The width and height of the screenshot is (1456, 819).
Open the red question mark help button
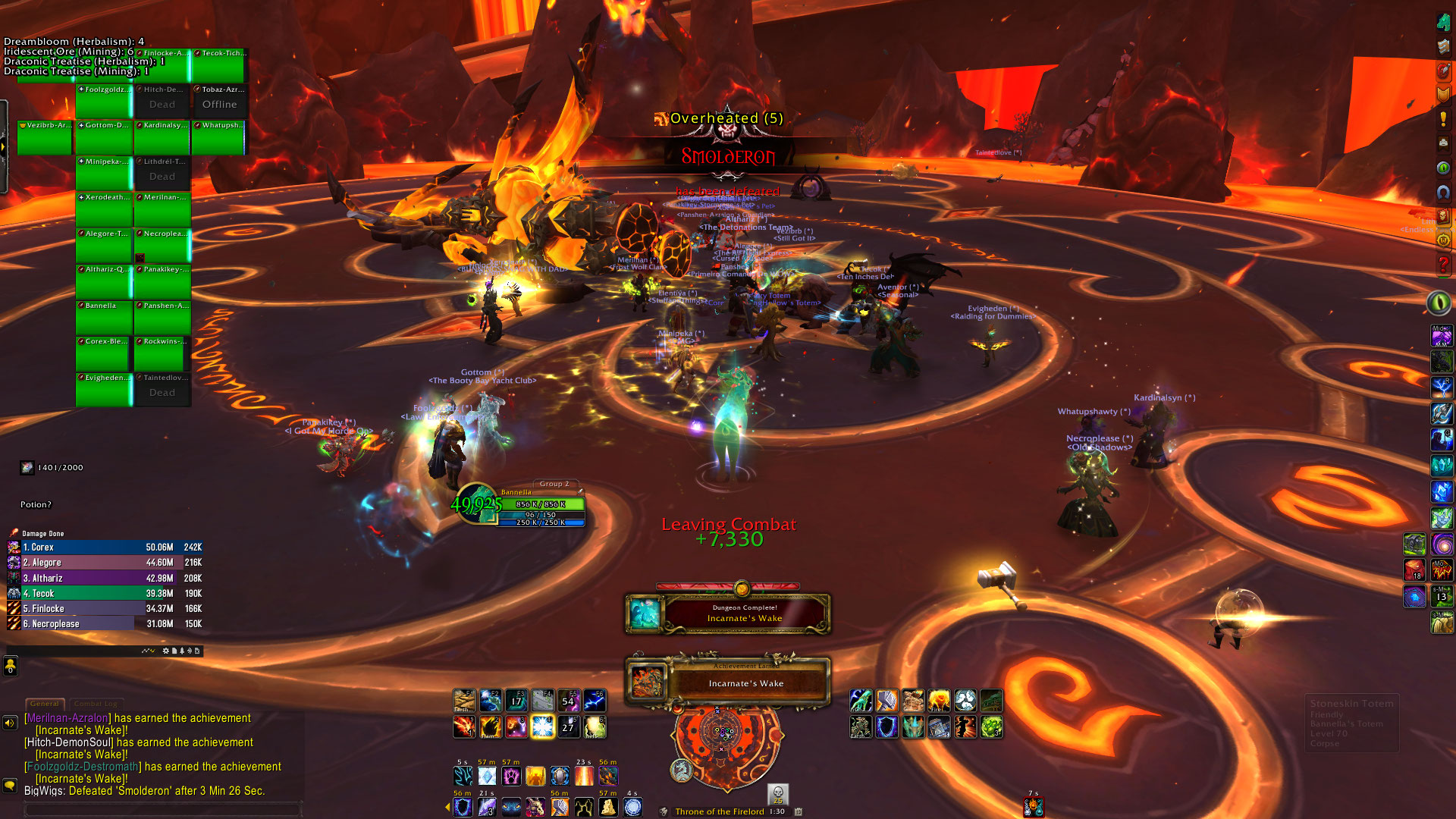coord(1443,265)
